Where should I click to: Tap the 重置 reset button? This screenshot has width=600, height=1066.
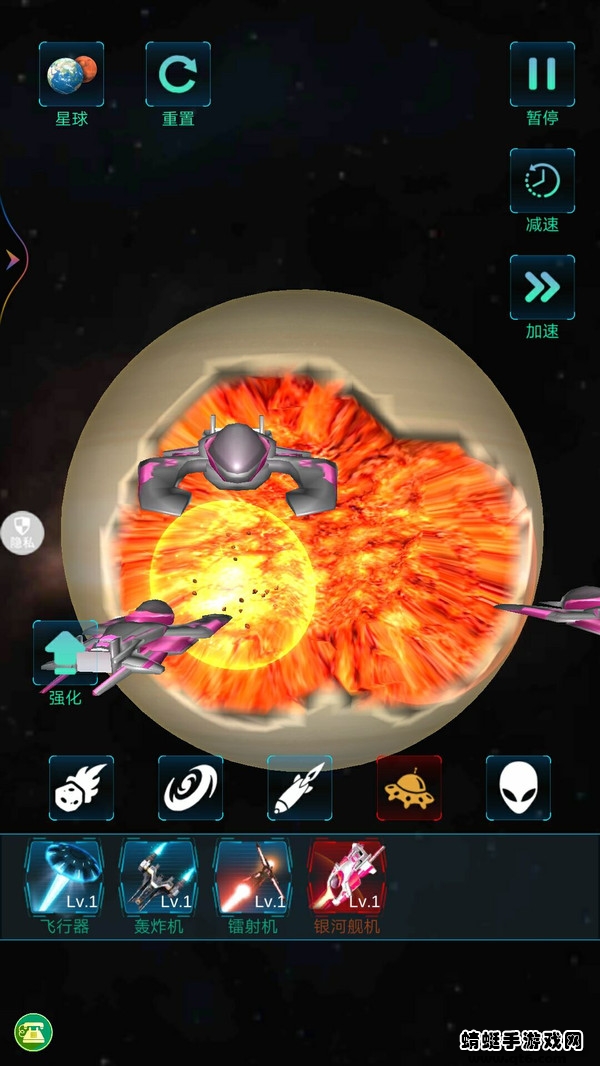178,75
